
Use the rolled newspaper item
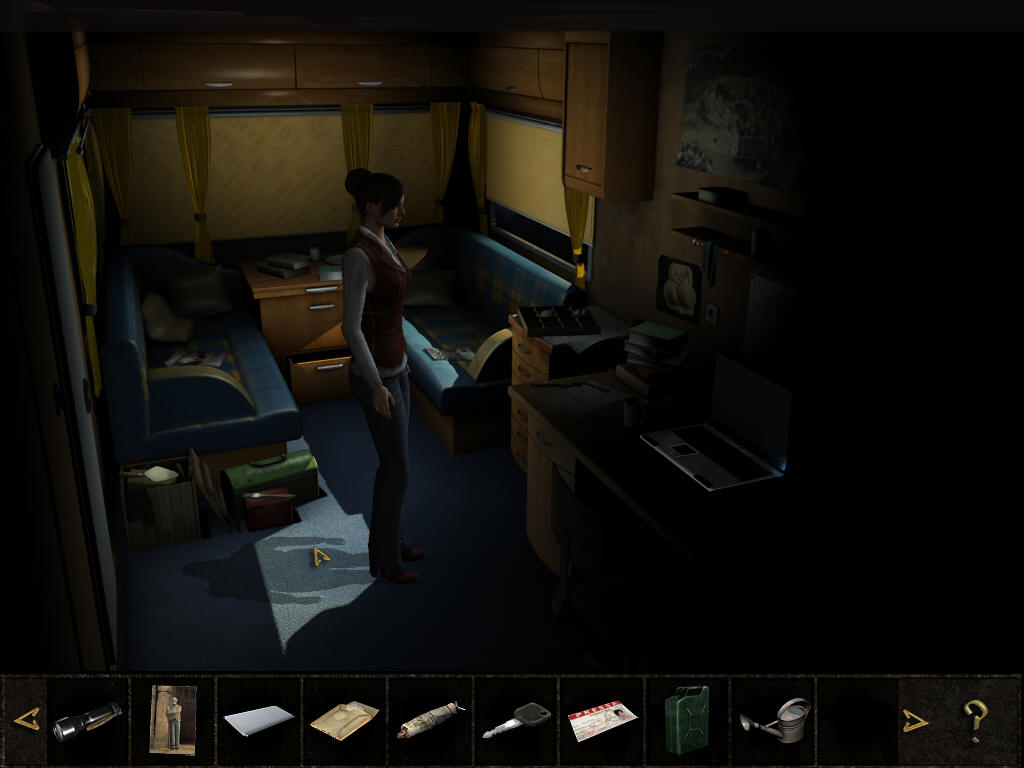point(430,720)
